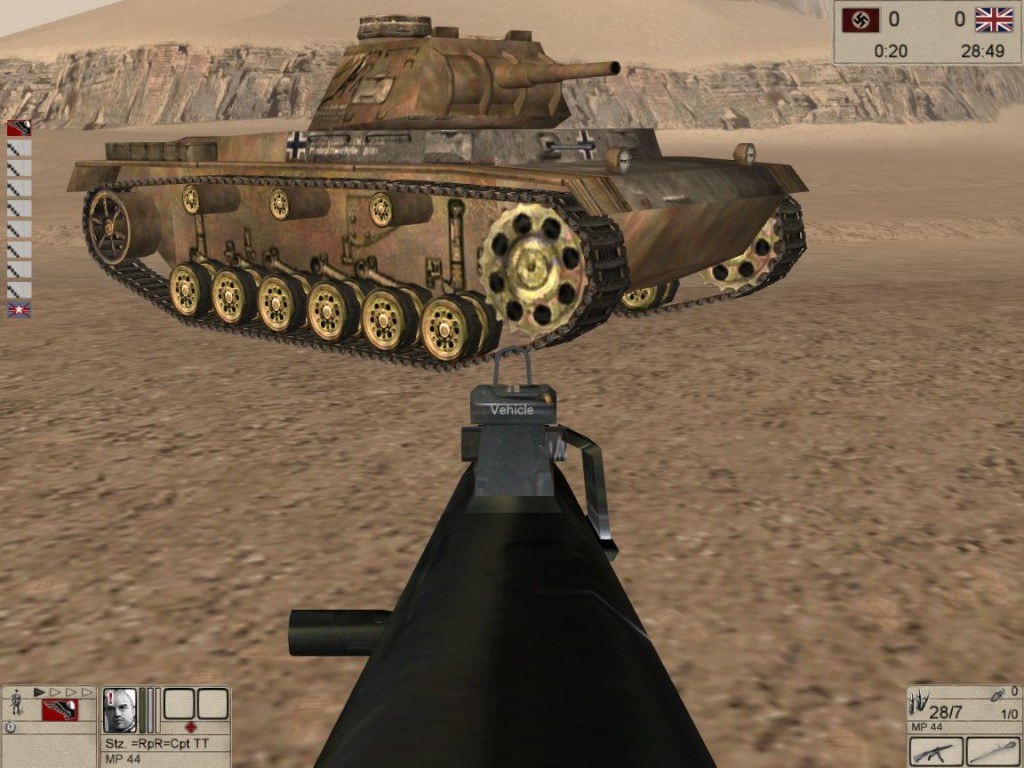Click the soldier portrait with exclamation mark
Image resolution: width=1024 pixels, height=768 pixels.
[119, 709]
